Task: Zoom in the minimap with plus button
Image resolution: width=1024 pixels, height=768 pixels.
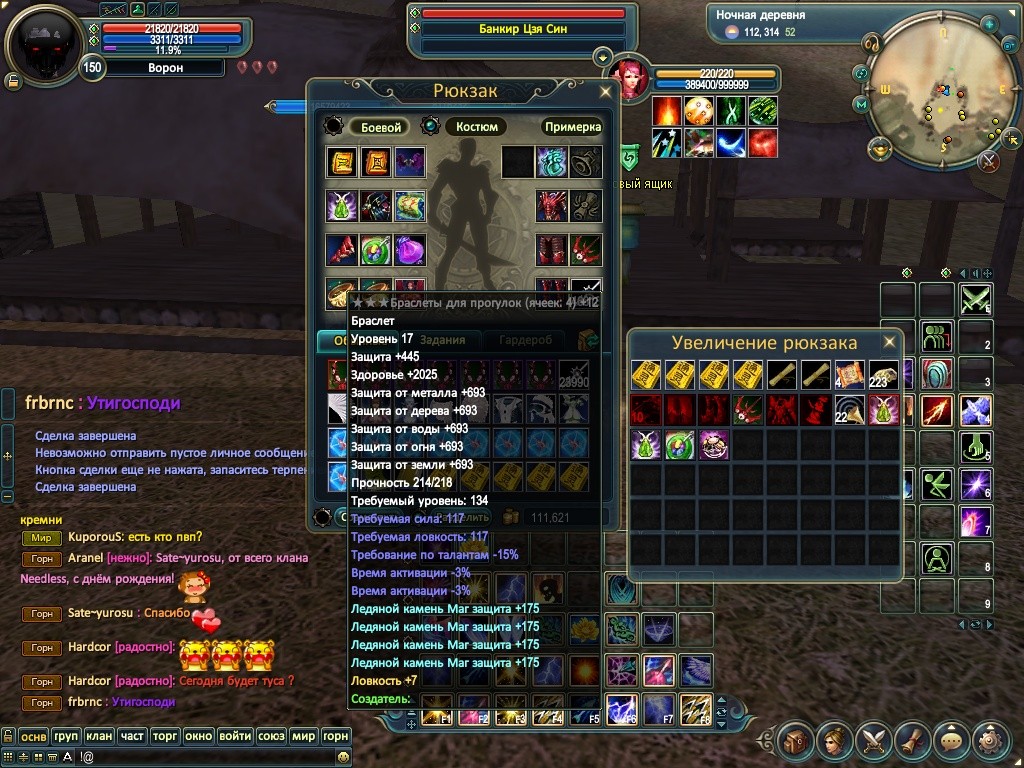Action: [x=988, y=24]
